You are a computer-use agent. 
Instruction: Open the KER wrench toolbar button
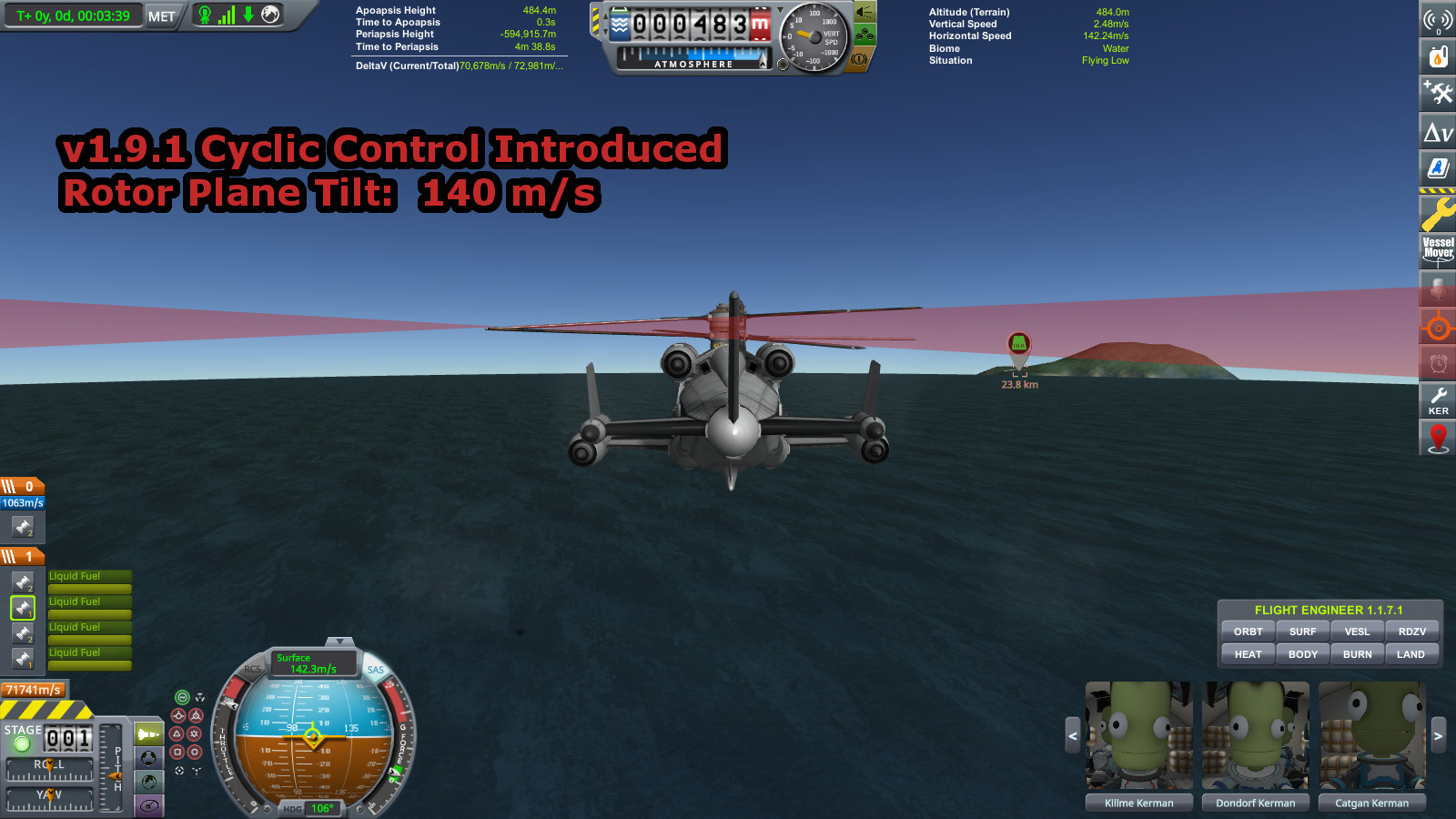[1438, 399]
